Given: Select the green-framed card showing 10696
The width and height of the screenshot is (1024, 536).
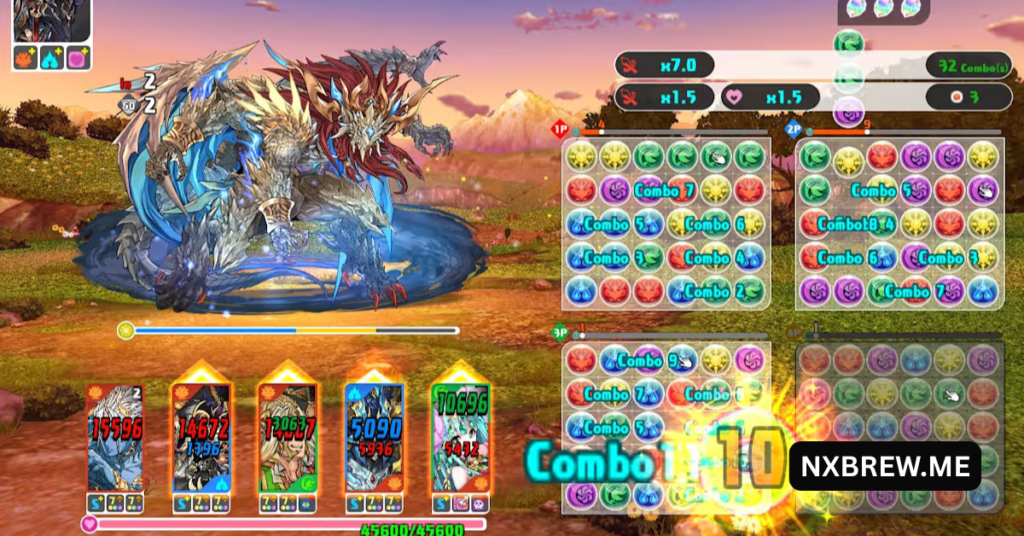Looking at the screenshot, I should (460, 437).
